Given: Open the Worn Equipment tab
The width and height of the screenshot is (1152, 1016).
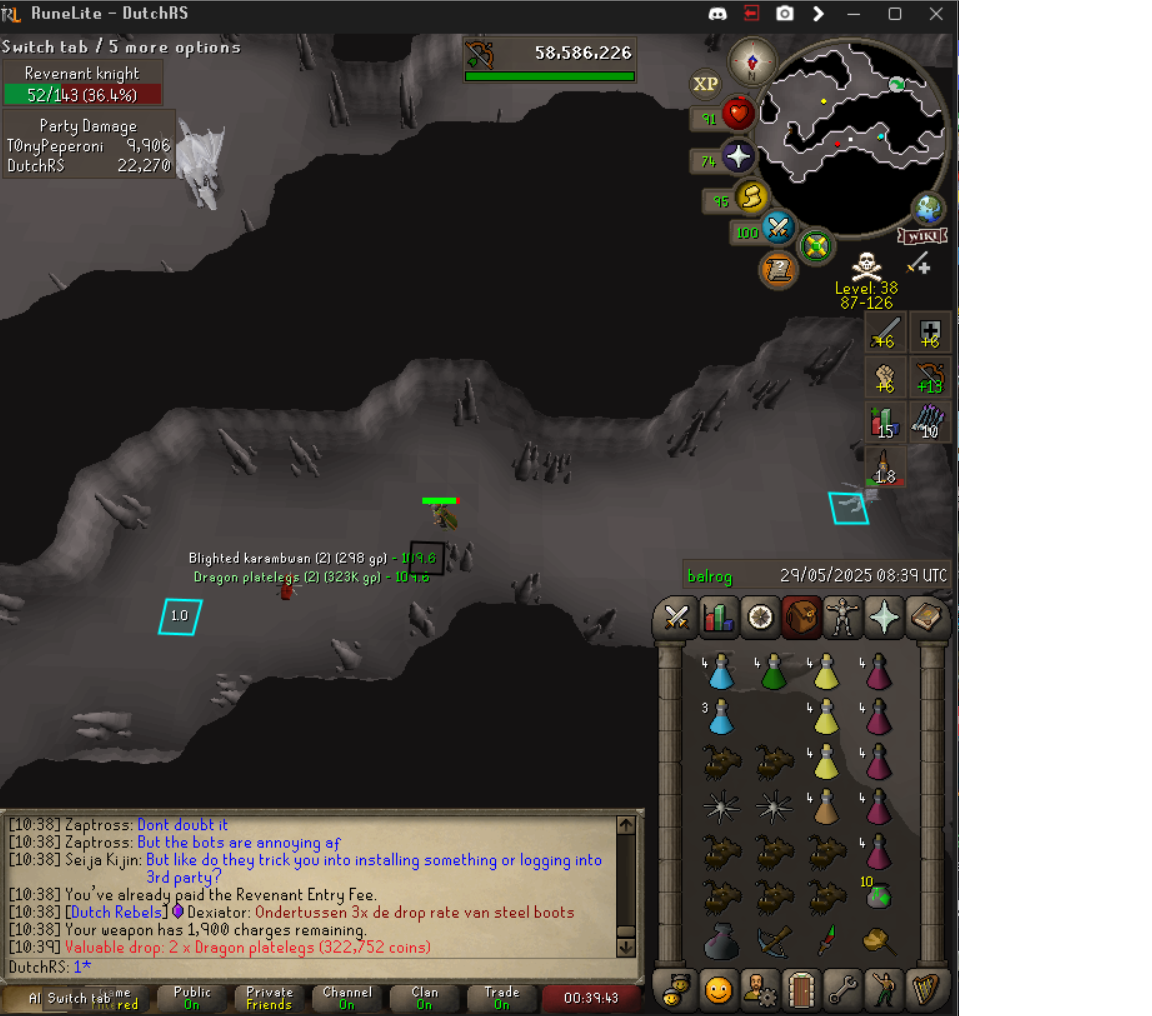Looking at the screenshot, I should [843, 618].
